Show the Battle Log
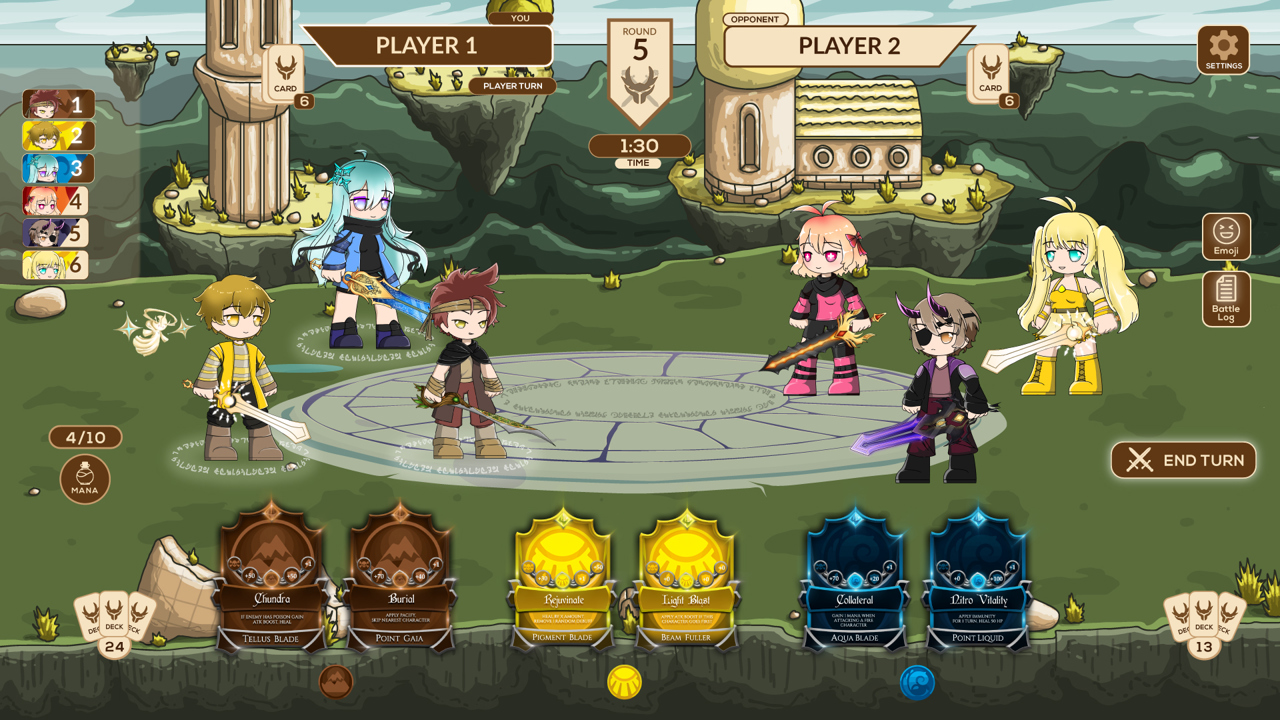 click(1226, 298)
